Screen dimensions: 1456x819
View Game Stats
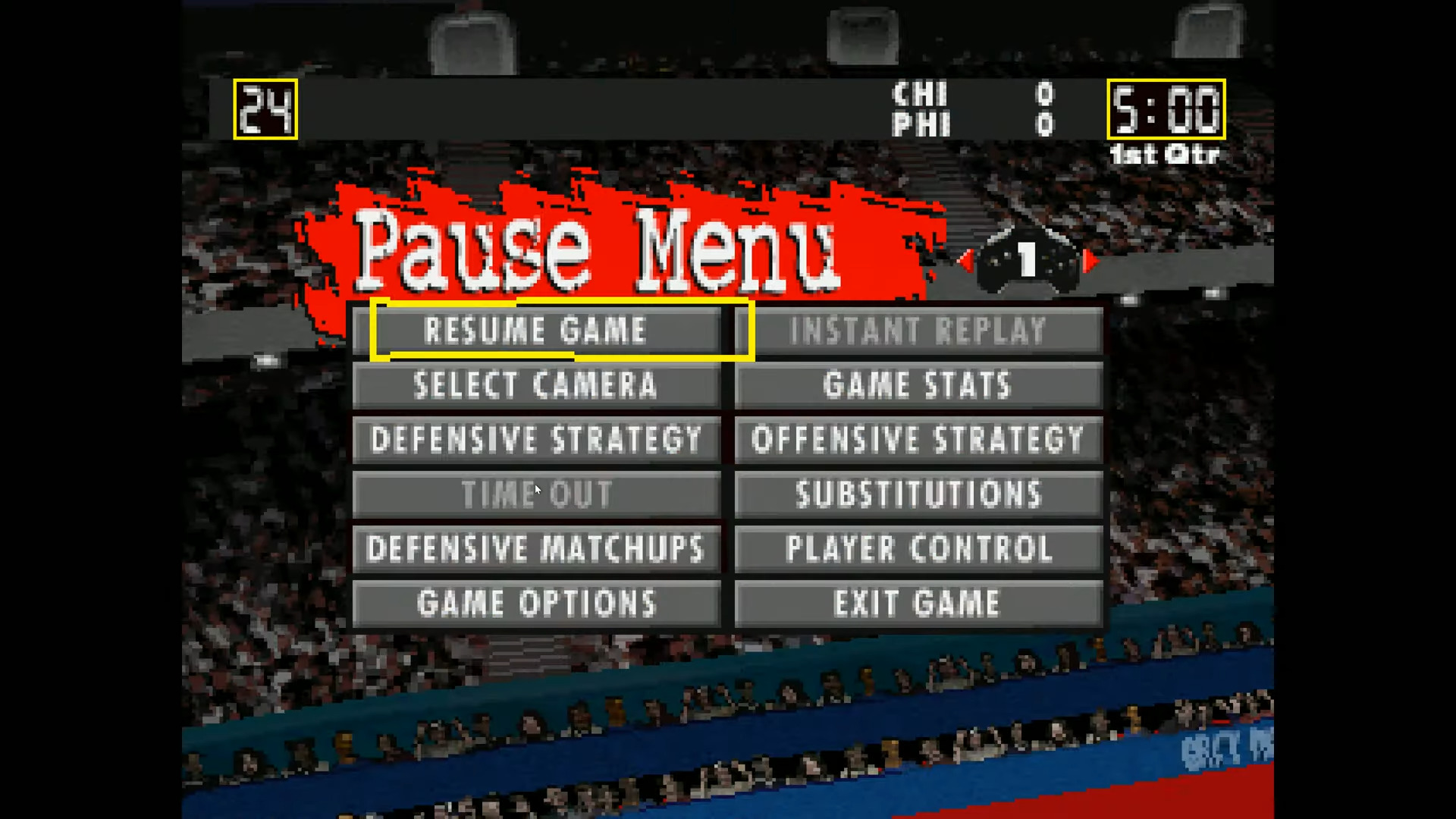916,384
